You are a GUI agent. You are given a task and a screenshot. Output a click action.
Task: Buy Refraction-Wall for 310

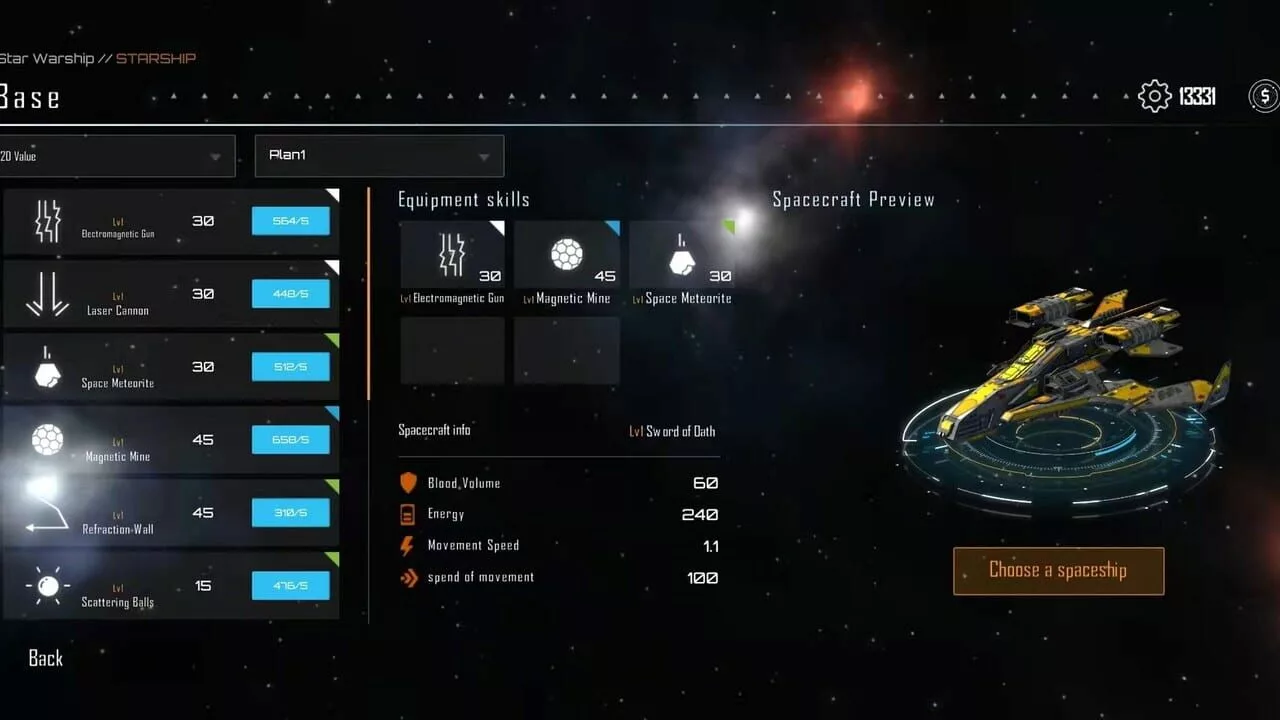tap(290, 513)
